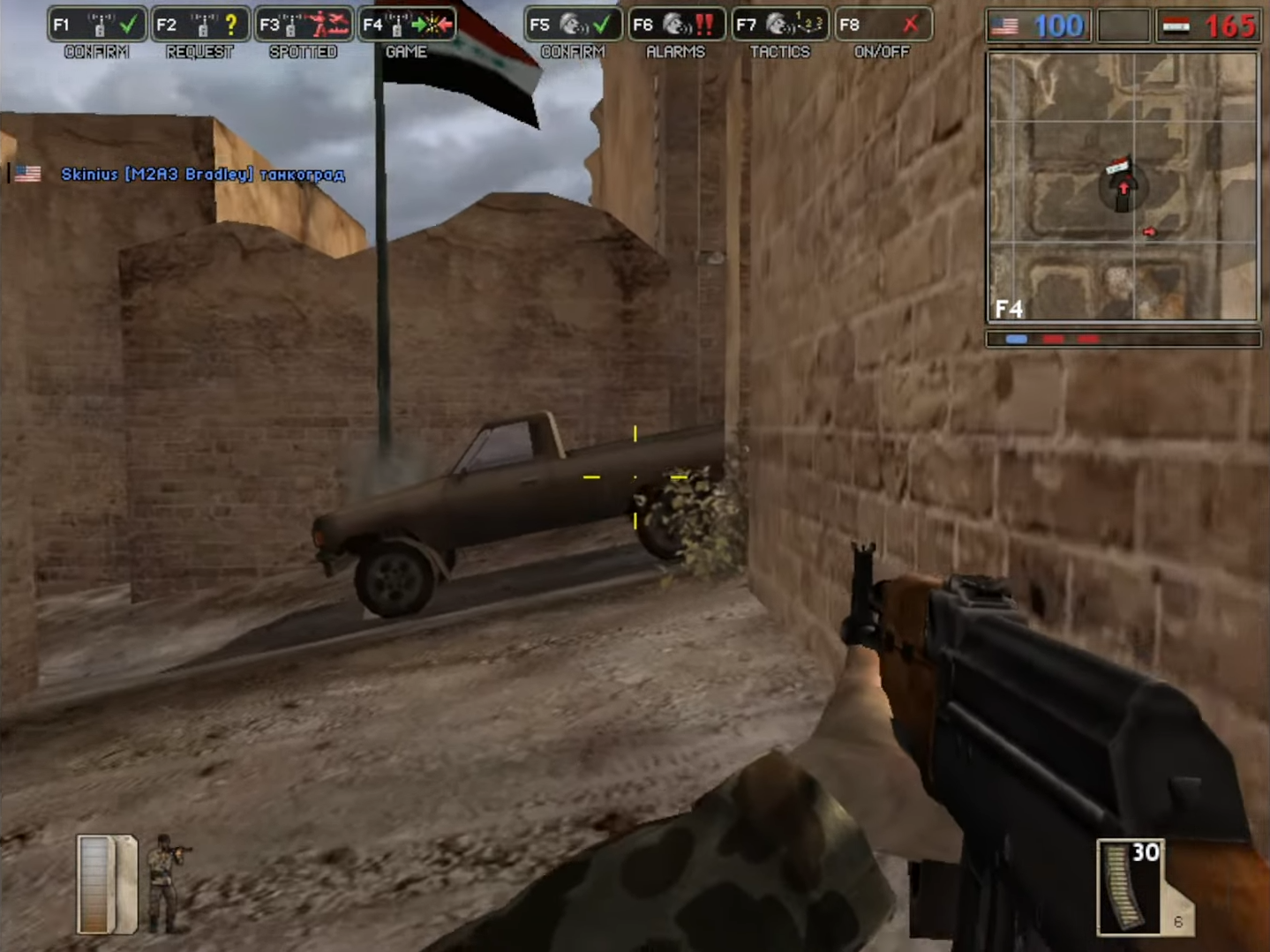Select the Iraqi flag marker on minimap

coord(1118,165)
